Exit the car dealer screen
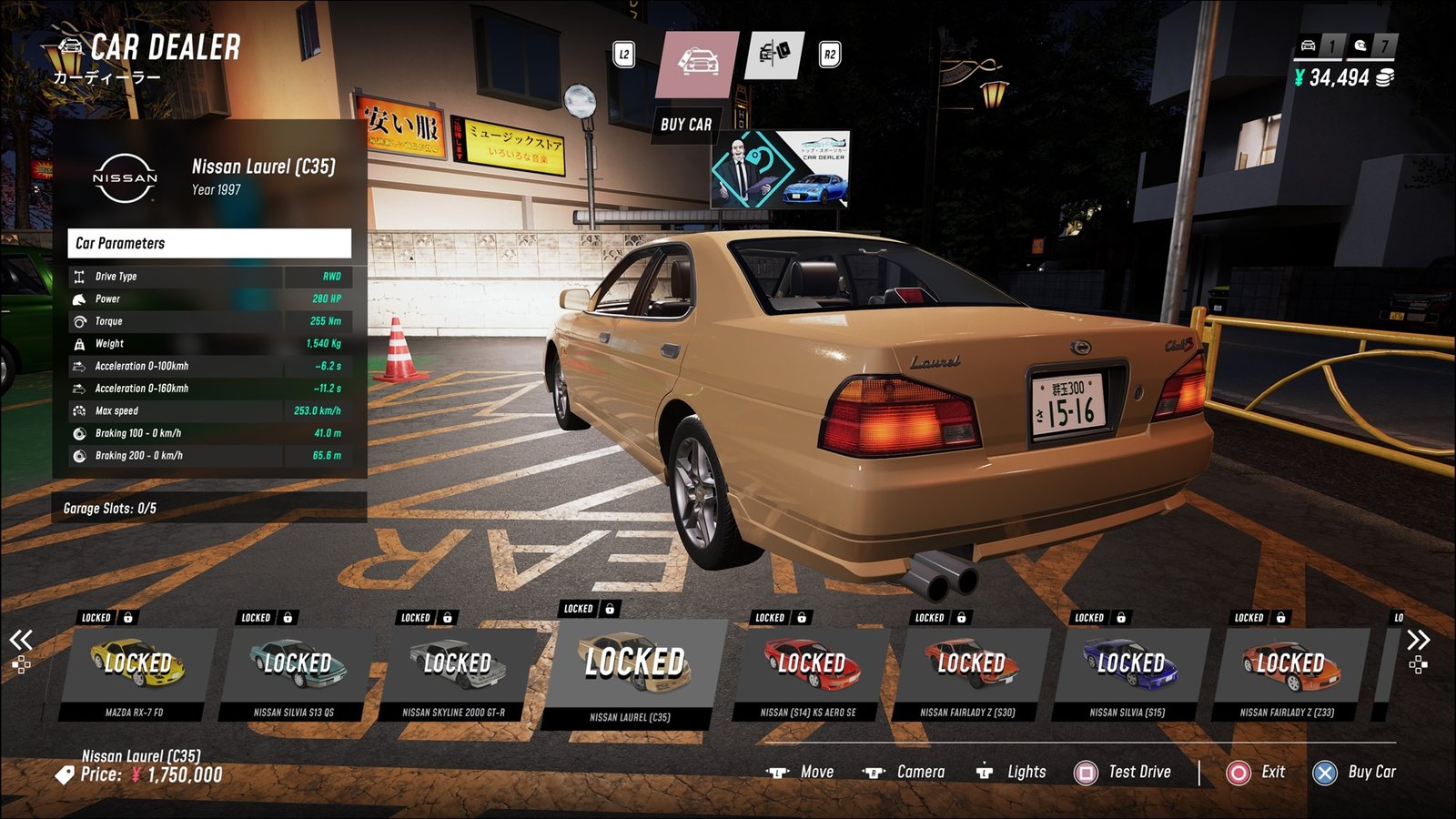 coord(1257,773)
